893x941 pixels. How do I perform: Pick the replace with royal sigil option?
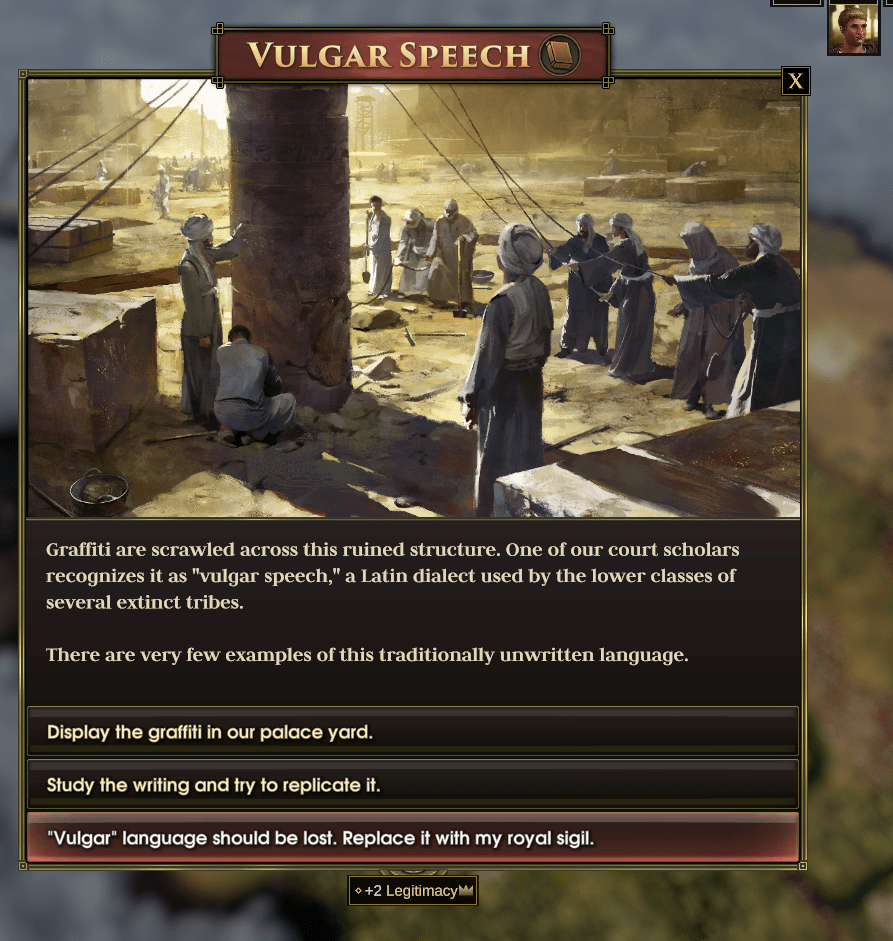(412, 838)
